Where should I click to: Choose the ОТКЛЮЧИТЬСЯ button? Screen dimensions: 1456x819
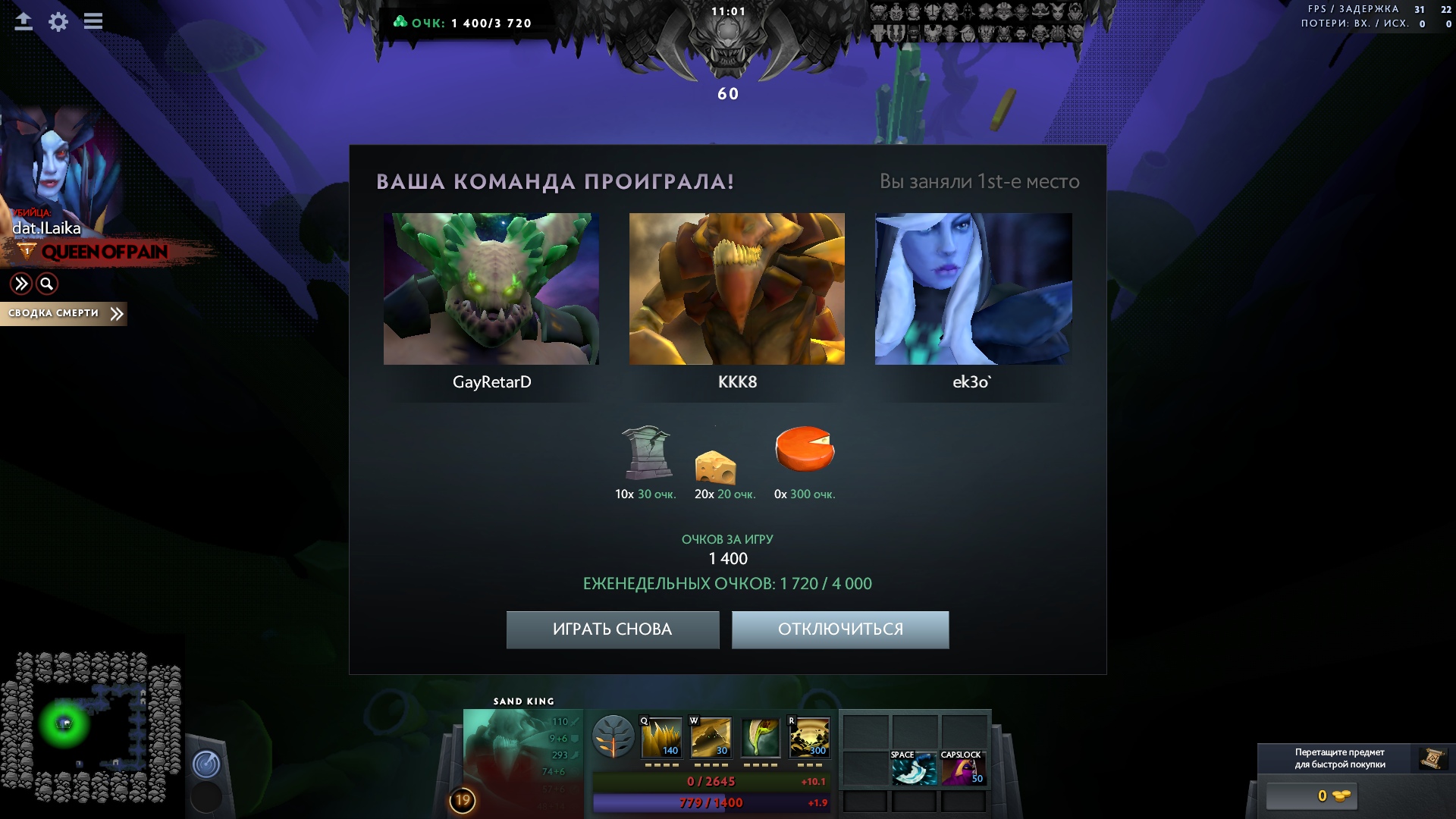[x=840, y=629]
